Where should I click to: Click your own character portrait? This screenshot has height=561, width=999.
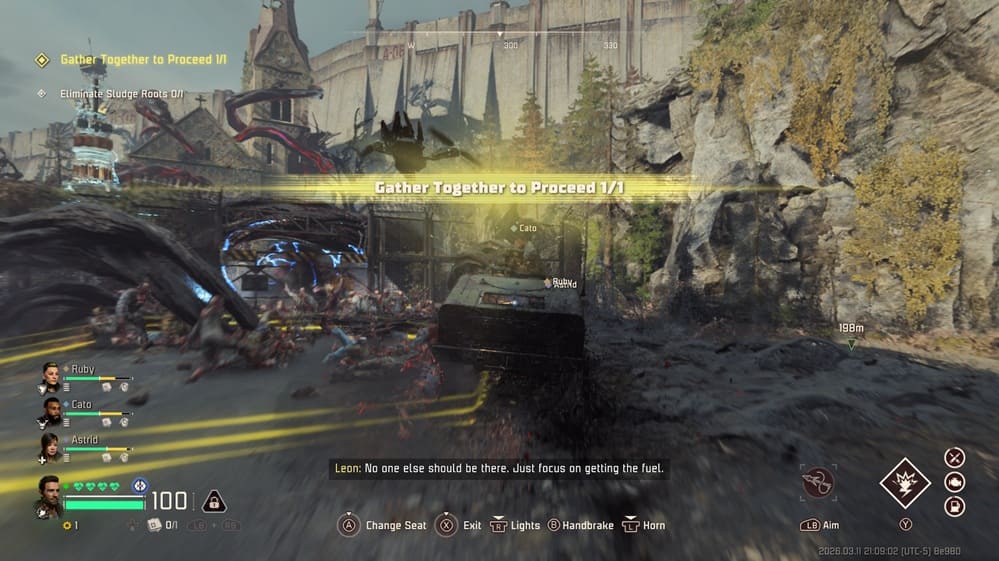pyautogui.click(x=49, y=496)
